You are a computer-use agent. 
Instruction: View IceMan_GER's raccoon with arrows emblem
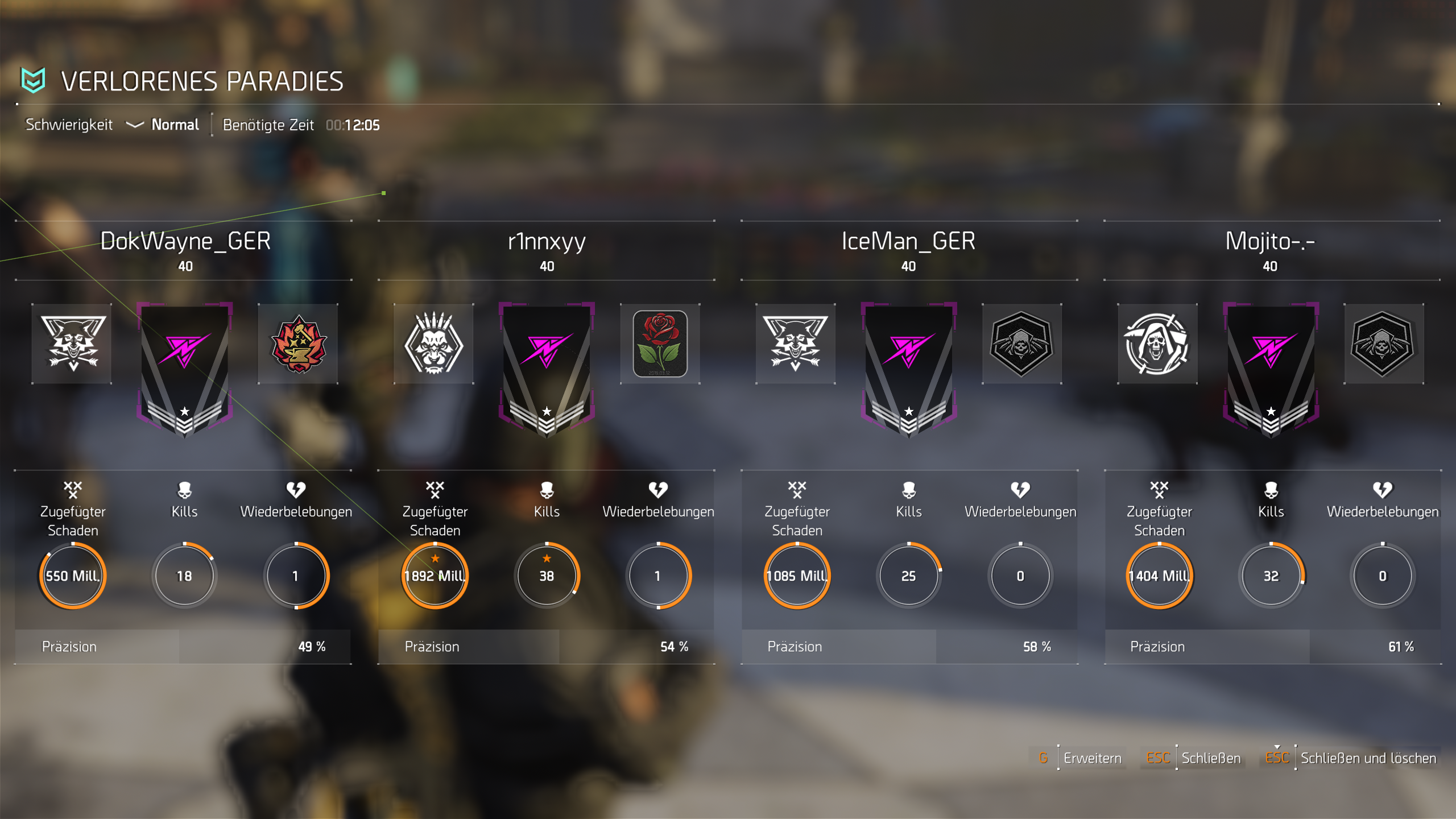pos(795,344)
